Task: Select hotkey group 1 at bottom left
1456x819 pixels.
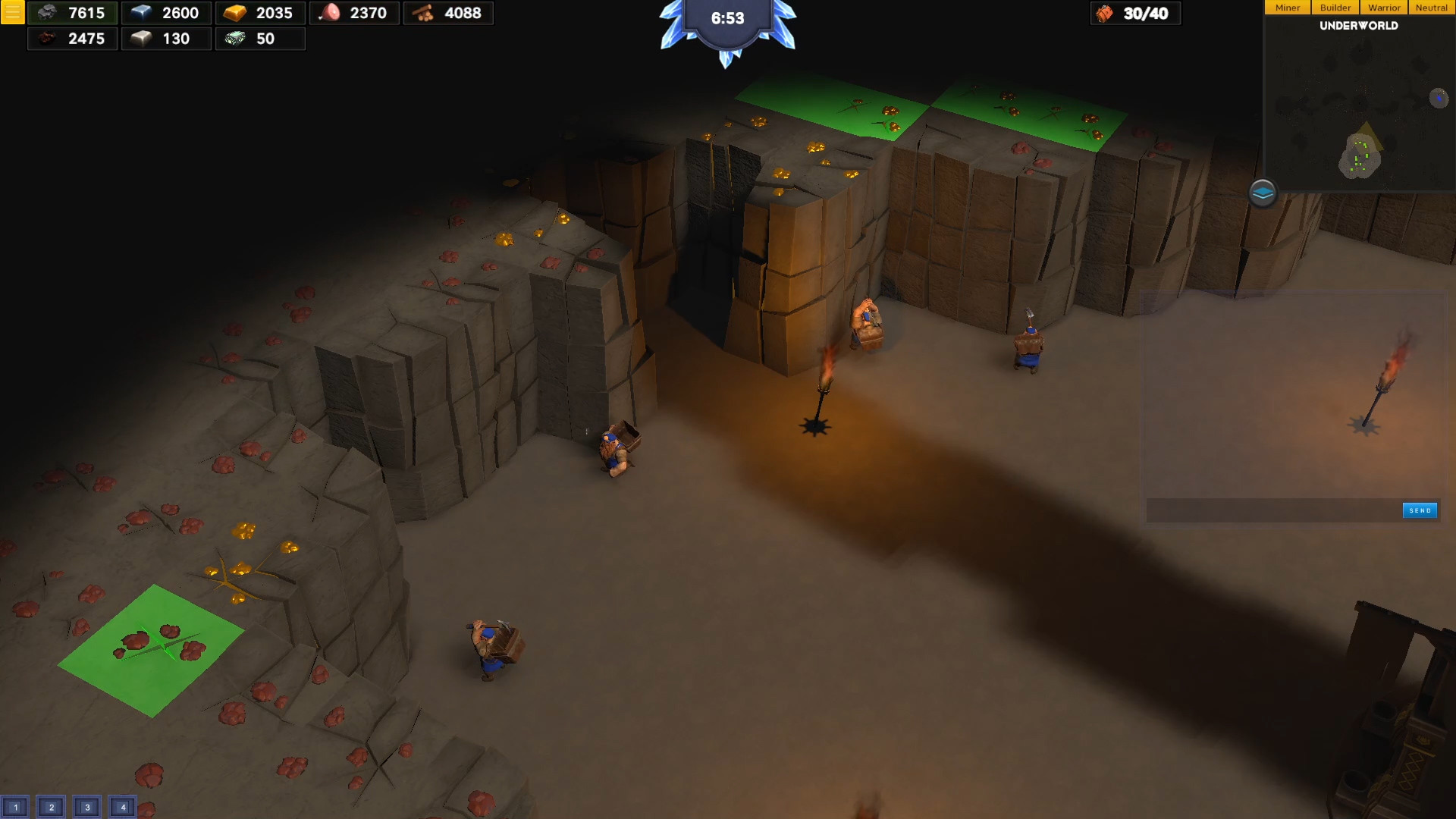Action: click(14, 807)
